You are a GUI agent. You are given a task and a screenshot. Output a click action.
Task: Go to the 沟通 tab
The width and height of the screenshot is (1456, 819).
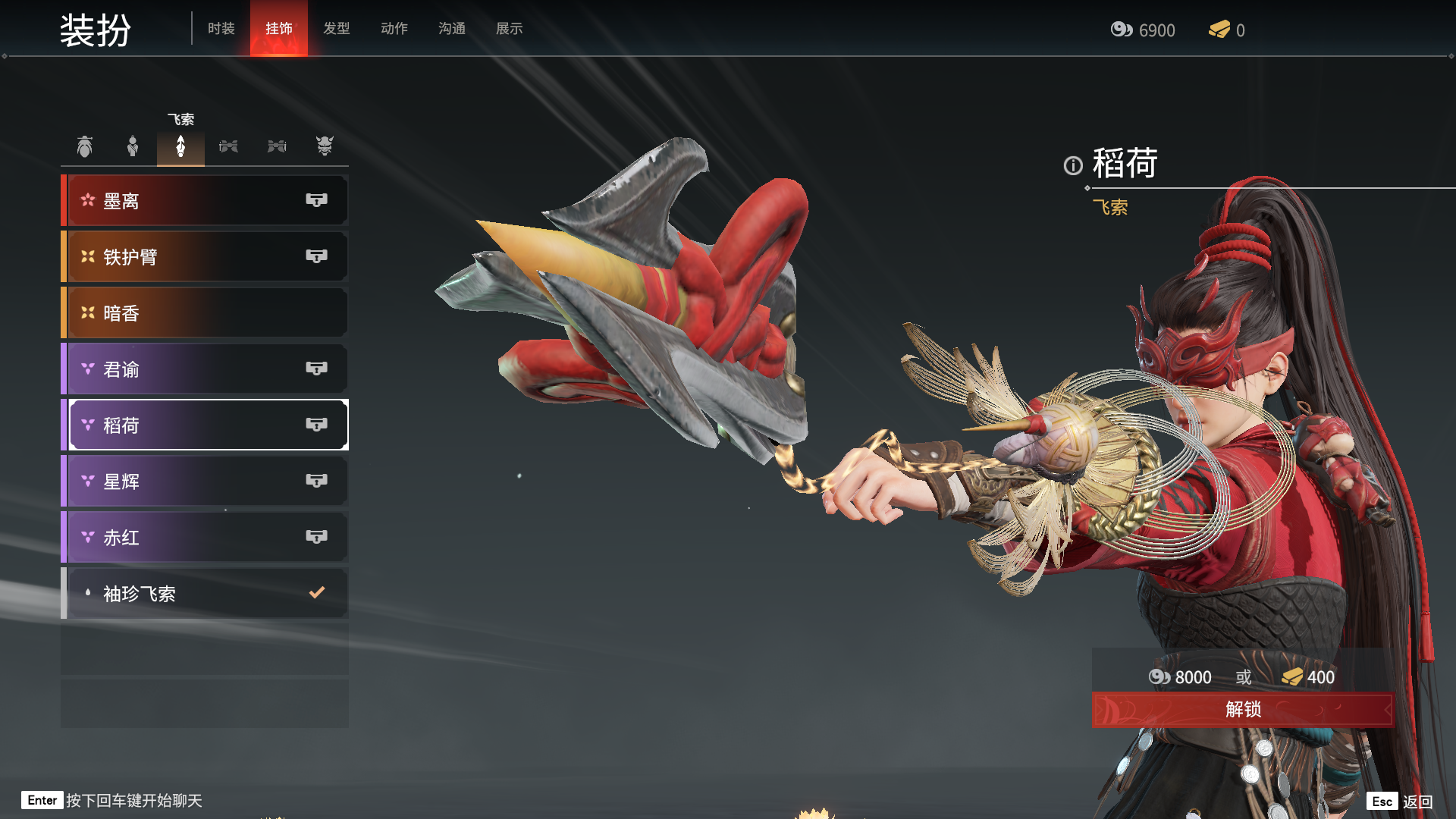451,29
